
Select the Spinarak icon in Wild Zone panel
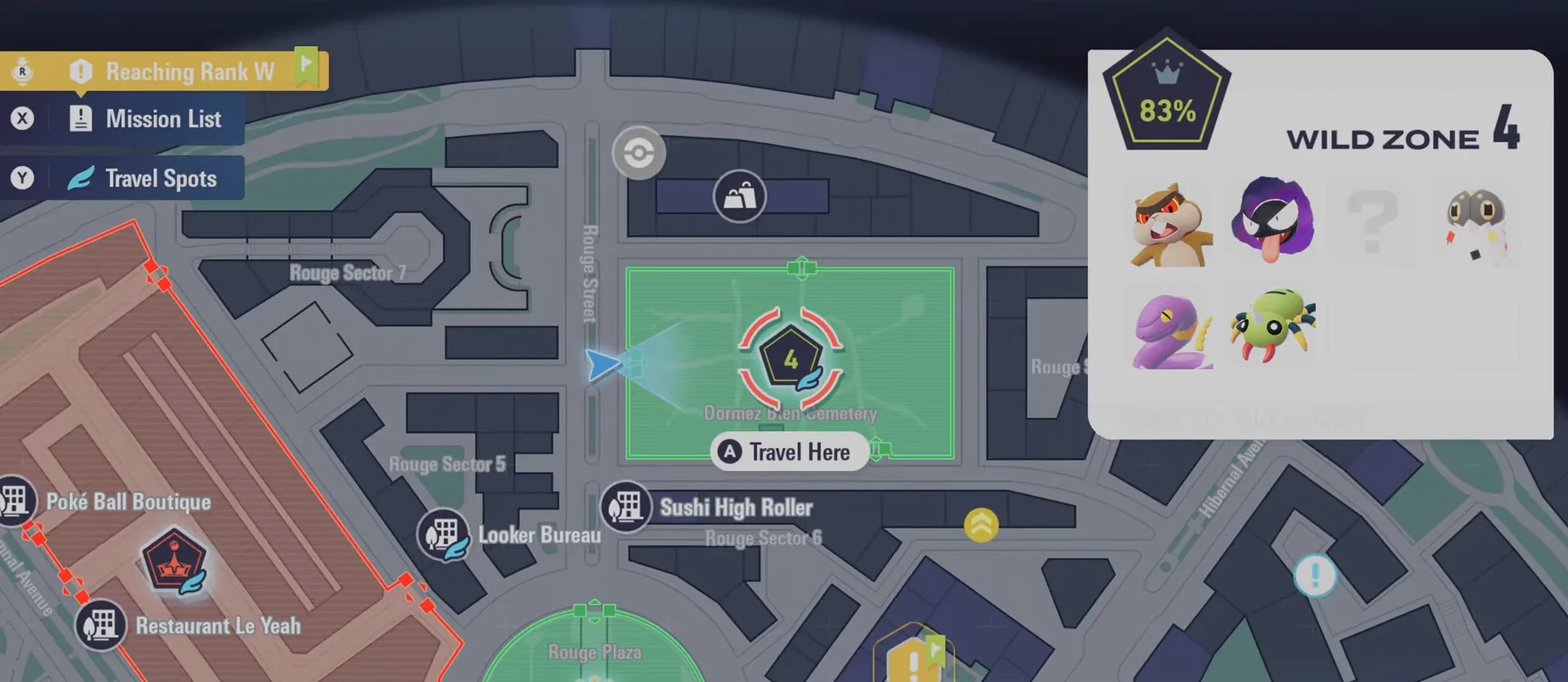[x=1273, y=325]
